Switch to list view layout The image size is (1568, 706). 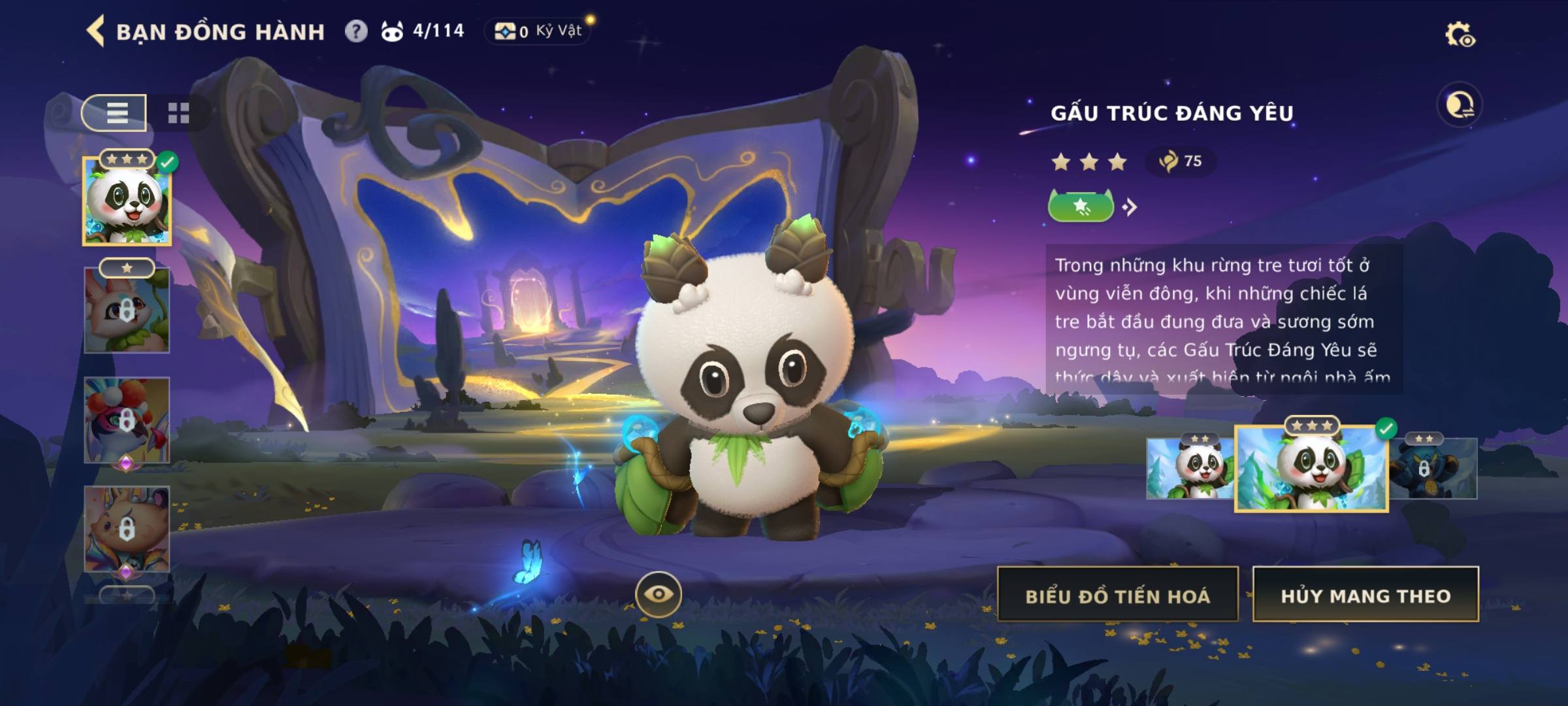coord(115,113)
